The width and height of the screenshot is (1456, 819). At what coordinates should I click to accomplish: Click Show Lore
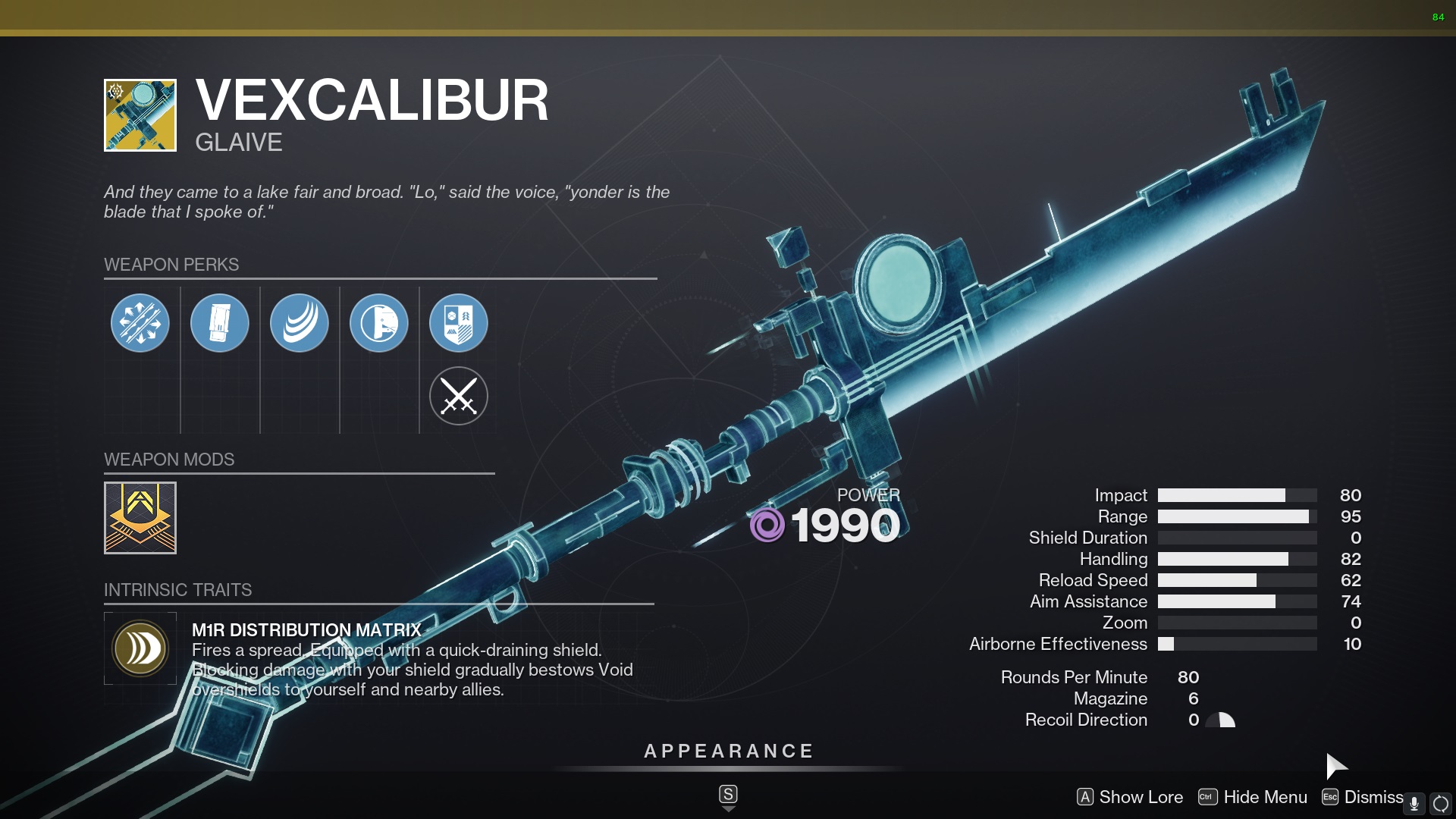click(1141, 797)
